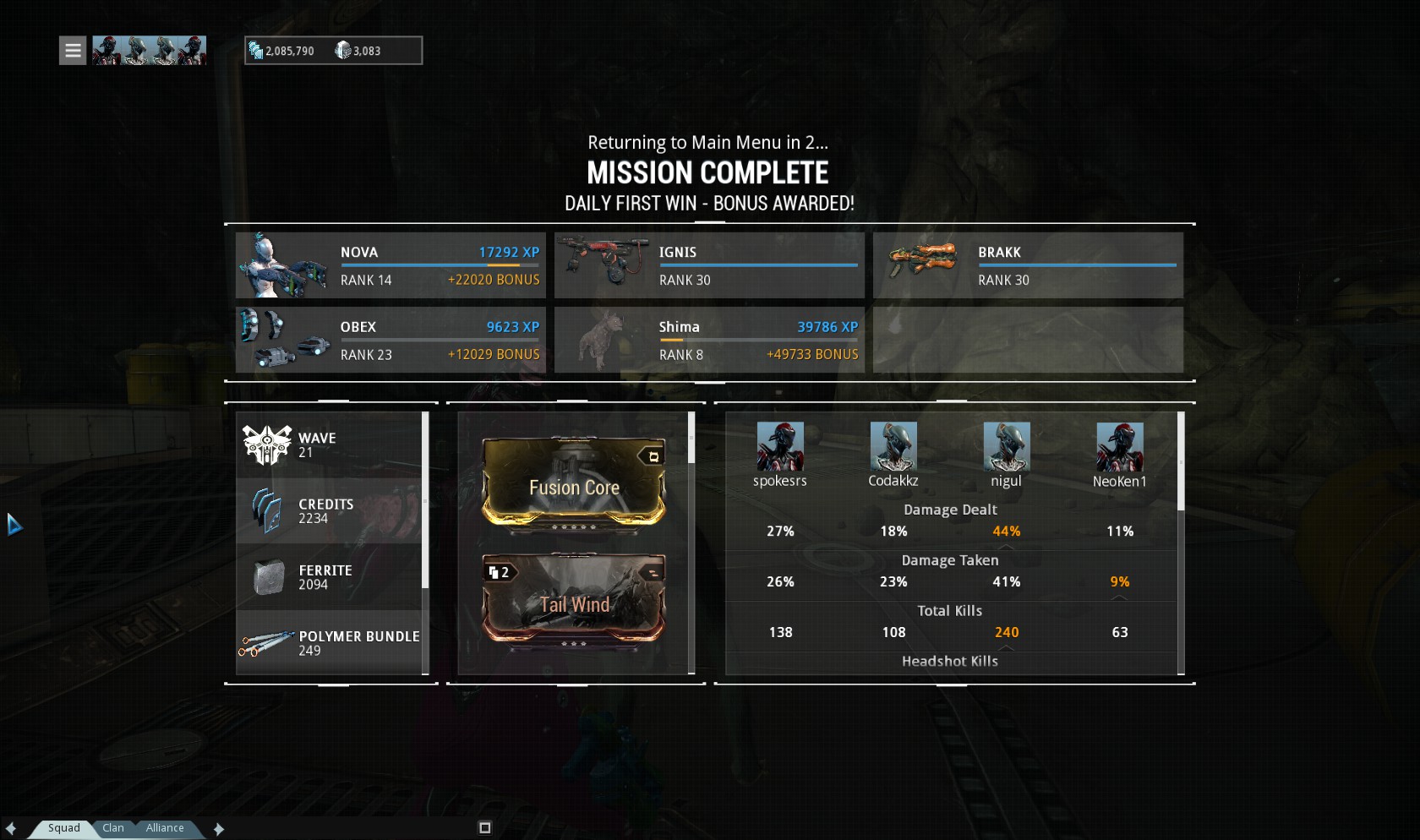Open the Alliance chat tab

click(x=165, y=828)
